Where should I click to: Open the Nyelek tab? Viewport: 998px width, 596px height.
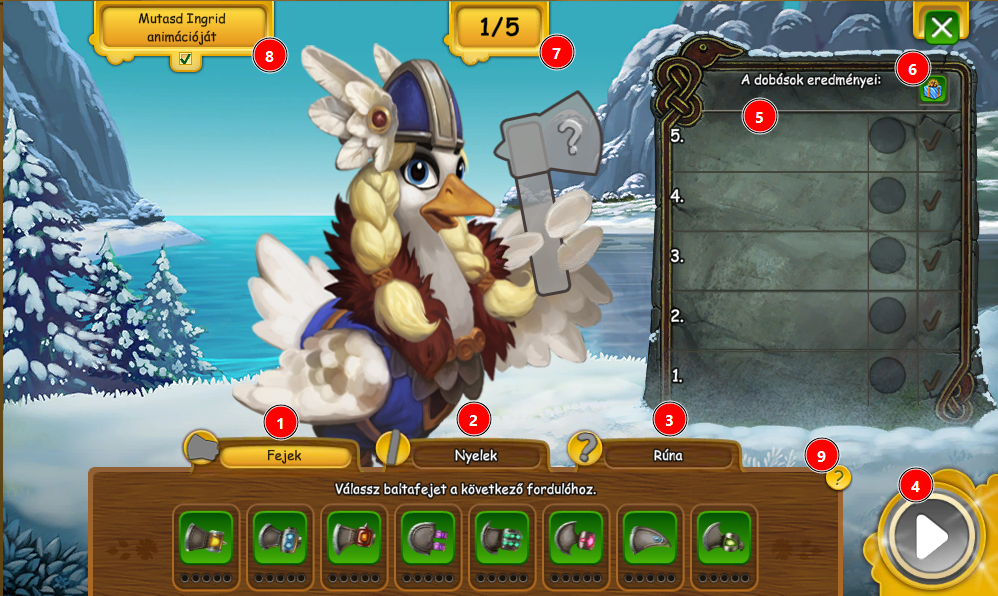click(476, 456)
